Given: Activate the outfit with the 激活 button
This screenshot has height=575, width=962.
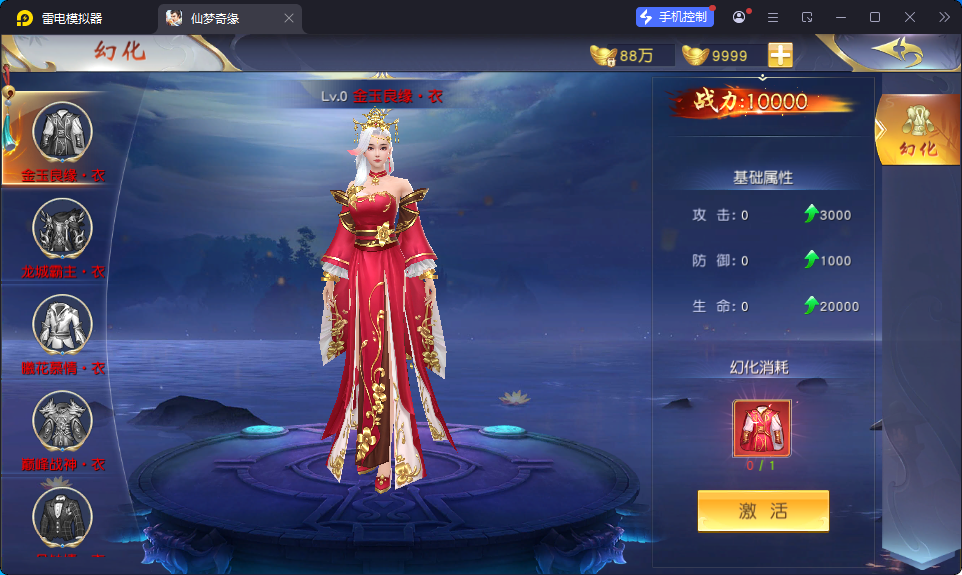Looking at the screenshot, I should point(763,511).
